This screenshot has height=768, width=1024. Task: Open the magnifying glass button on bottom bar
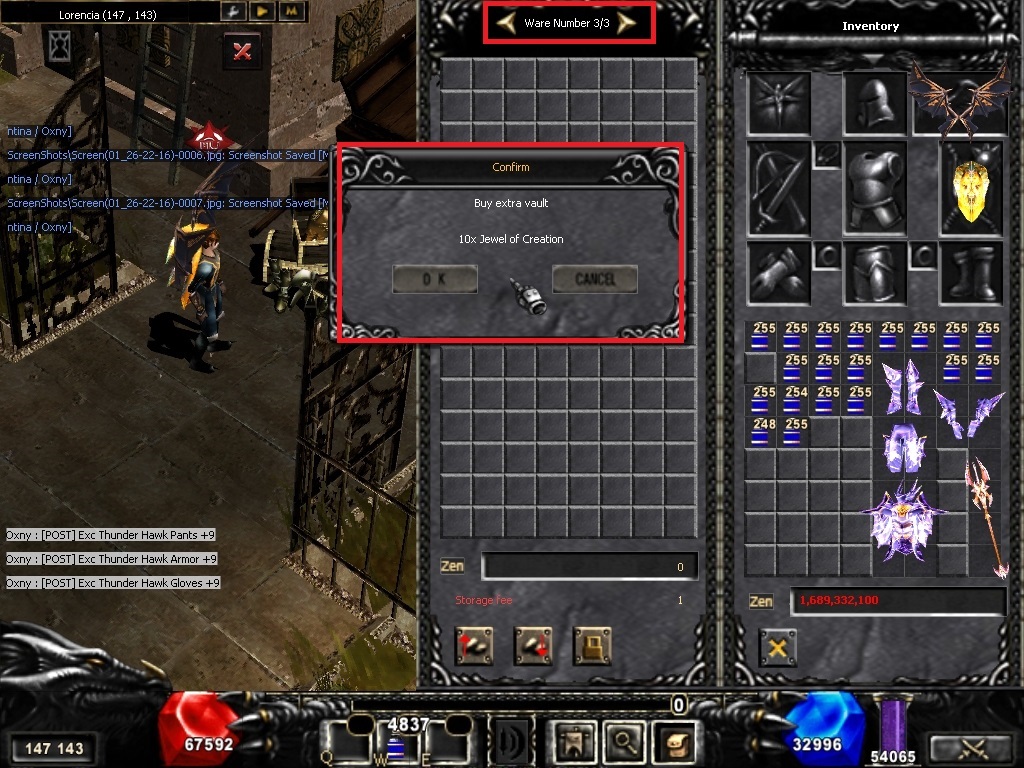pyautogui.click(x=625, y=742)
